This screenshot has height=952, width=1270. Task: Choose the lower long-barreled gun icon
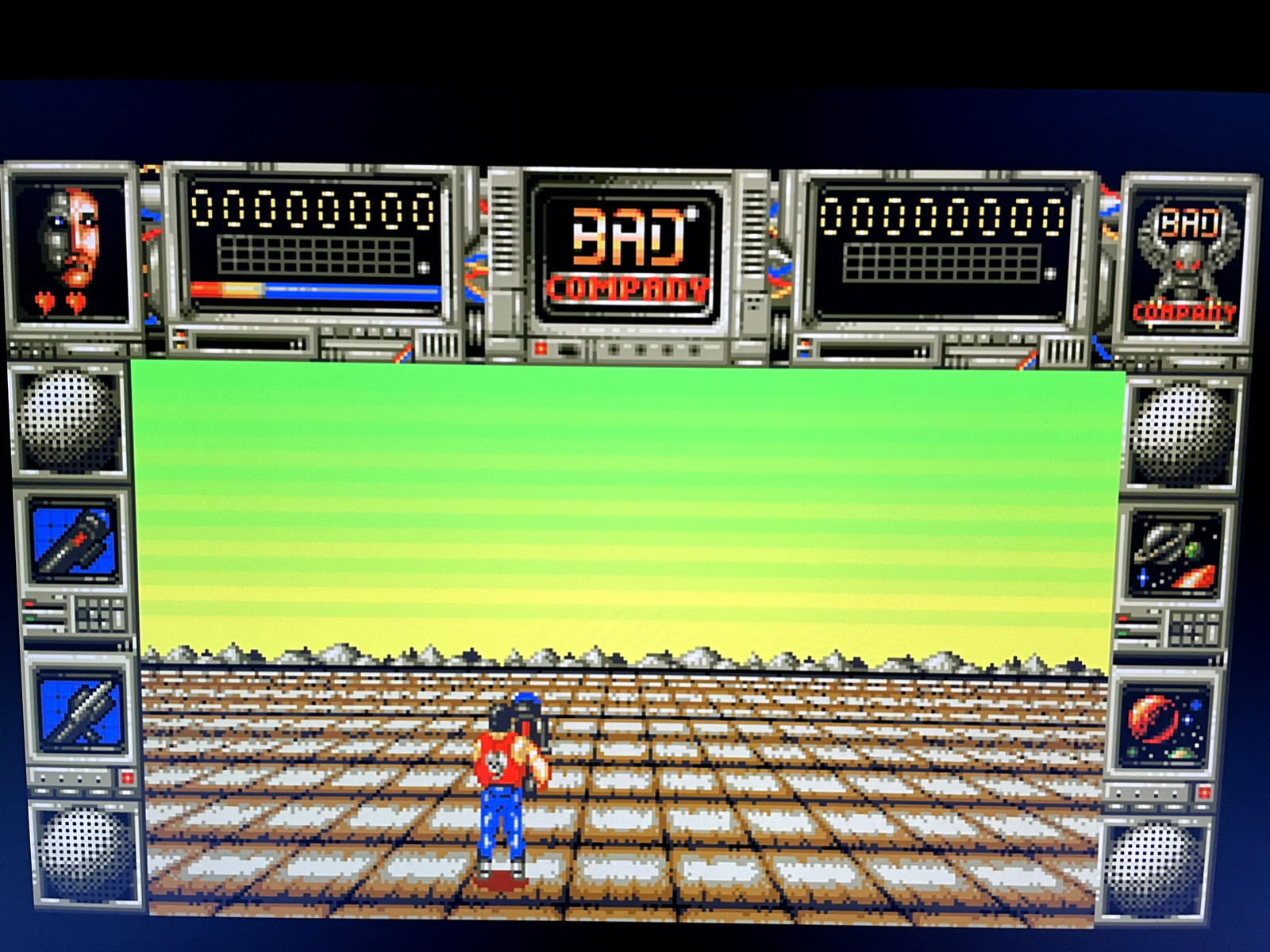[x=80, y=710]
